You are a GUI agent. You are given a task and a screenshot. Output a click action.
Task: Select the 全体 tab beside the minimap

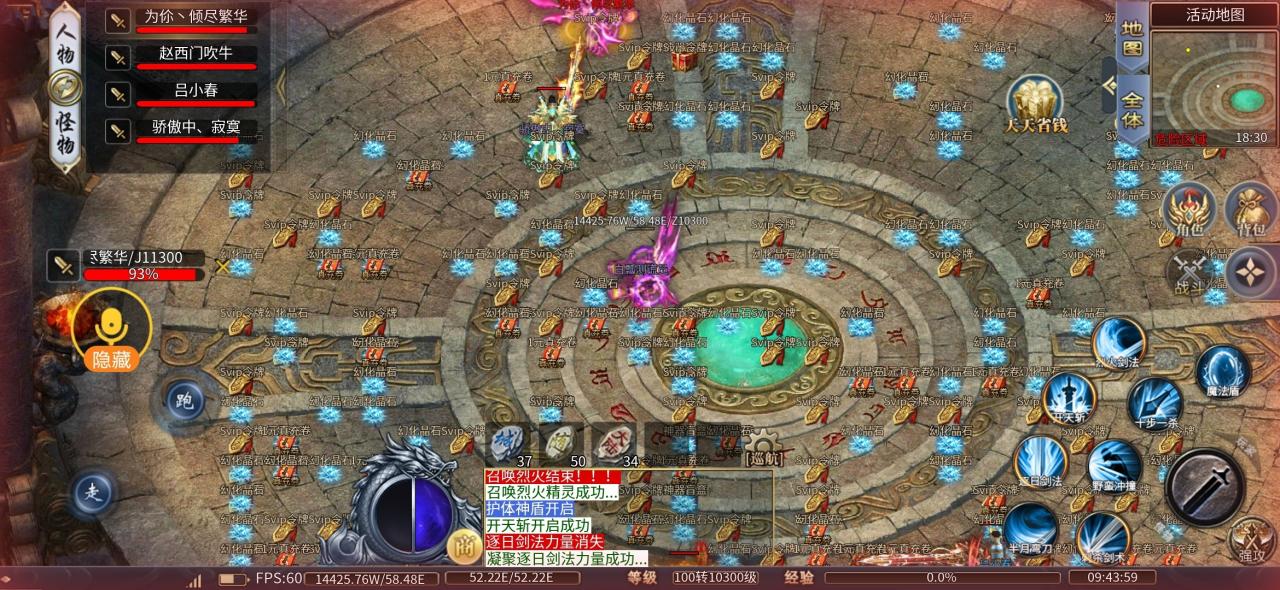coord(1132,106)
